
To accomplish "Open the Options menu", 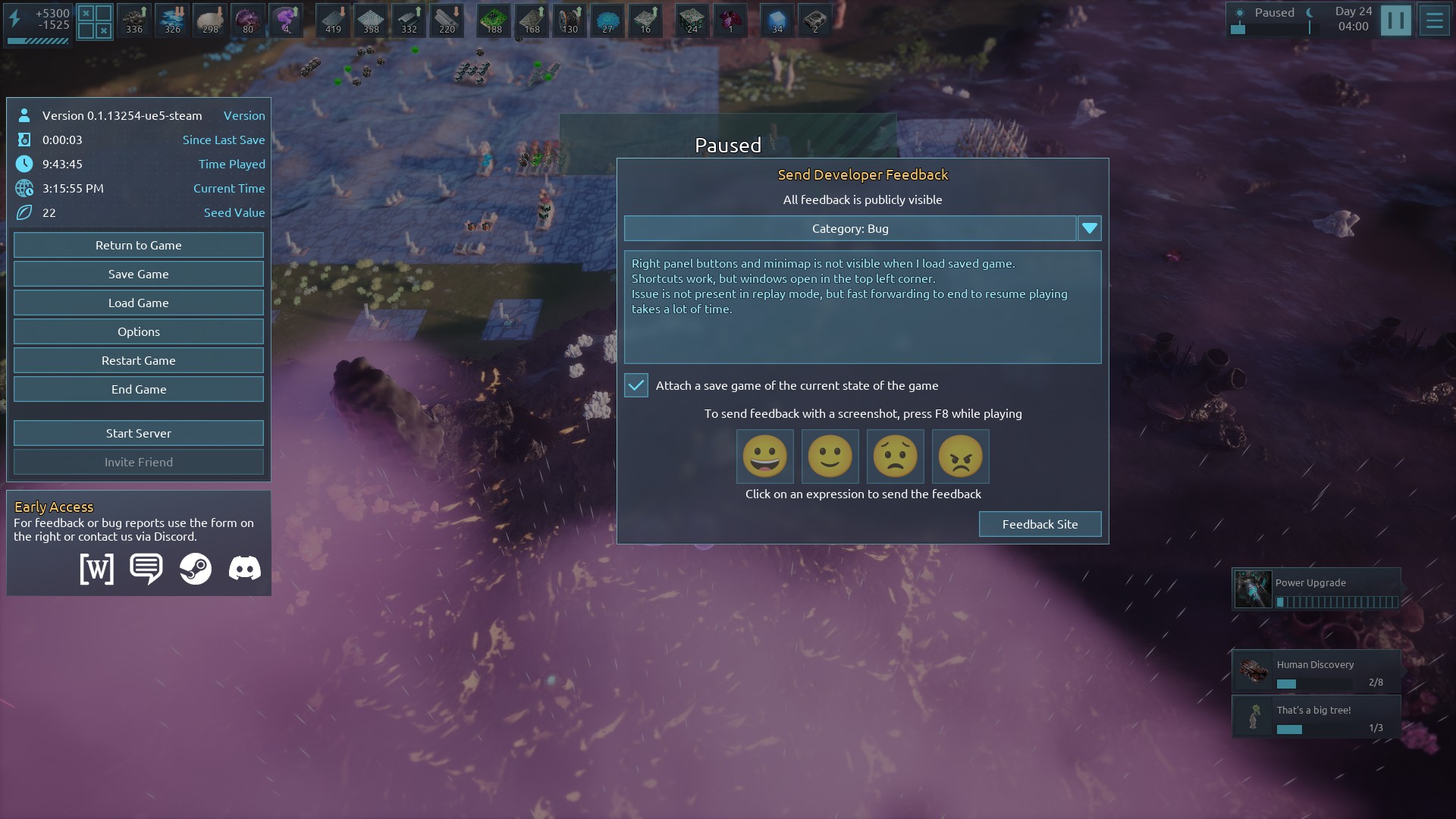I will tap(138, 331).
